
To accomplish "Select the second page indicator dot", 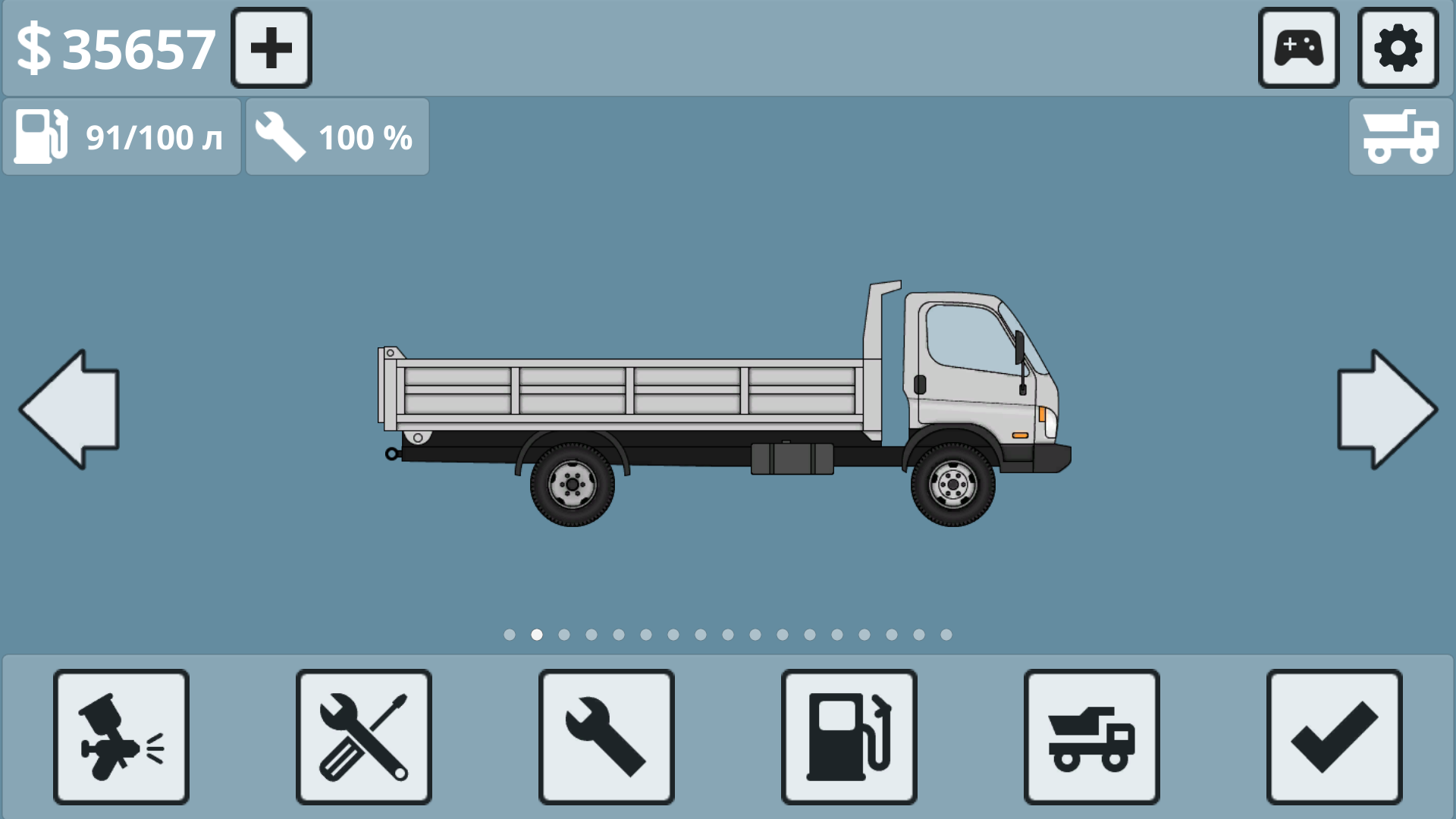I will pyautogui.click(x=536, y=635).
